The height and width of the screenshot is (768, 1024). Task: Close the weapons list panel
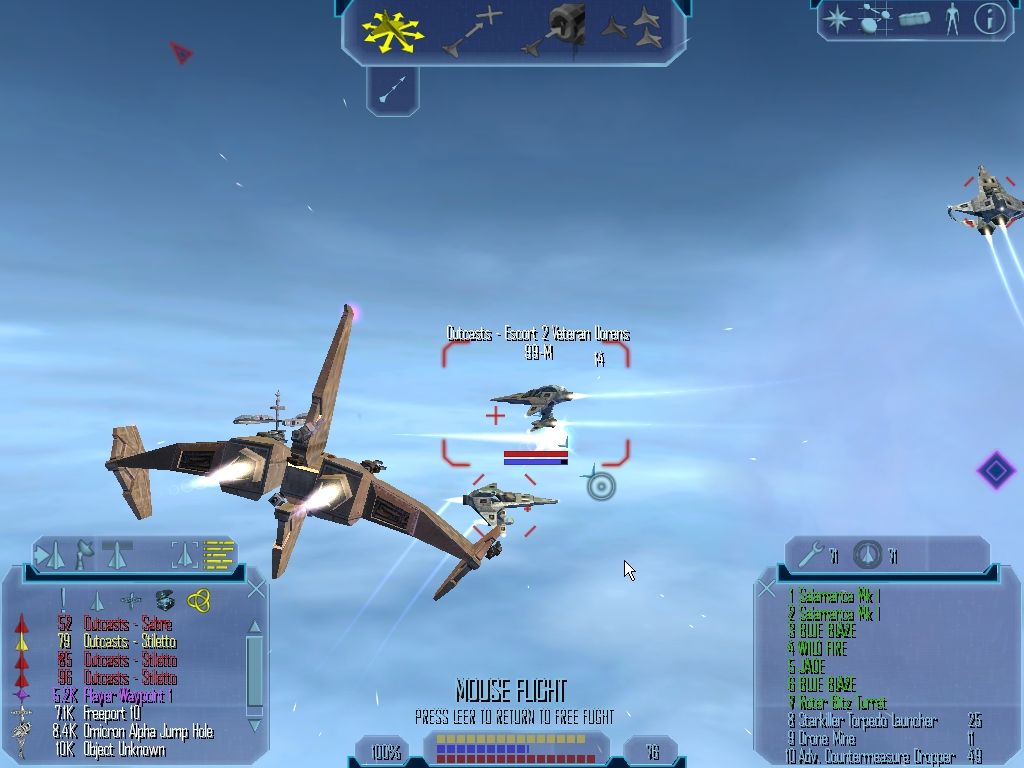767,590
